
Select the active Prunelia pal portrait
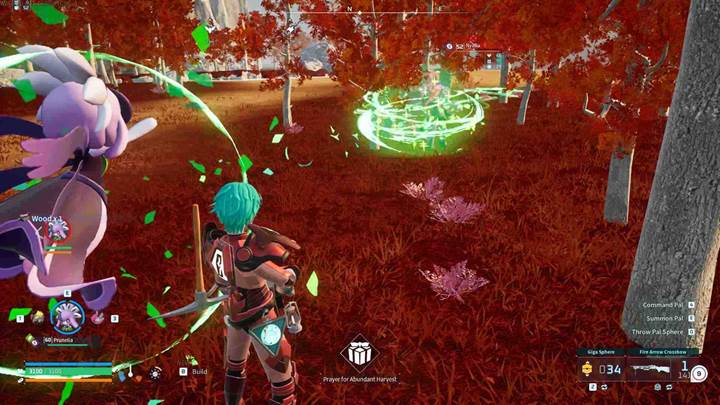click(67, 313)
